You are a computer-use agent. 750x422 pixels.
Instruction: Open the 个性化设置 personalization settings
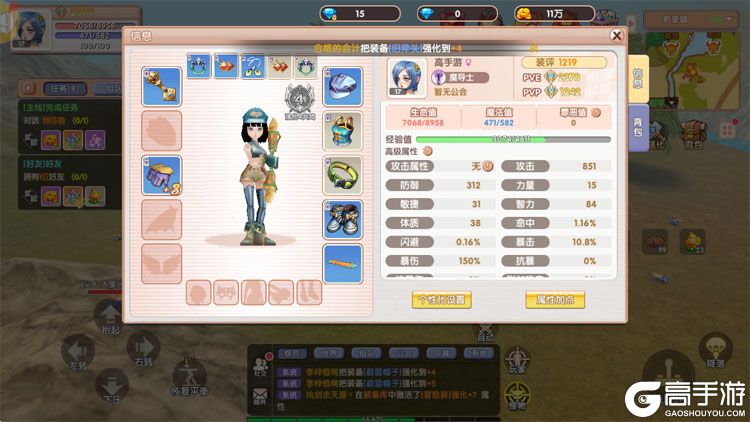tap(441, 299)
